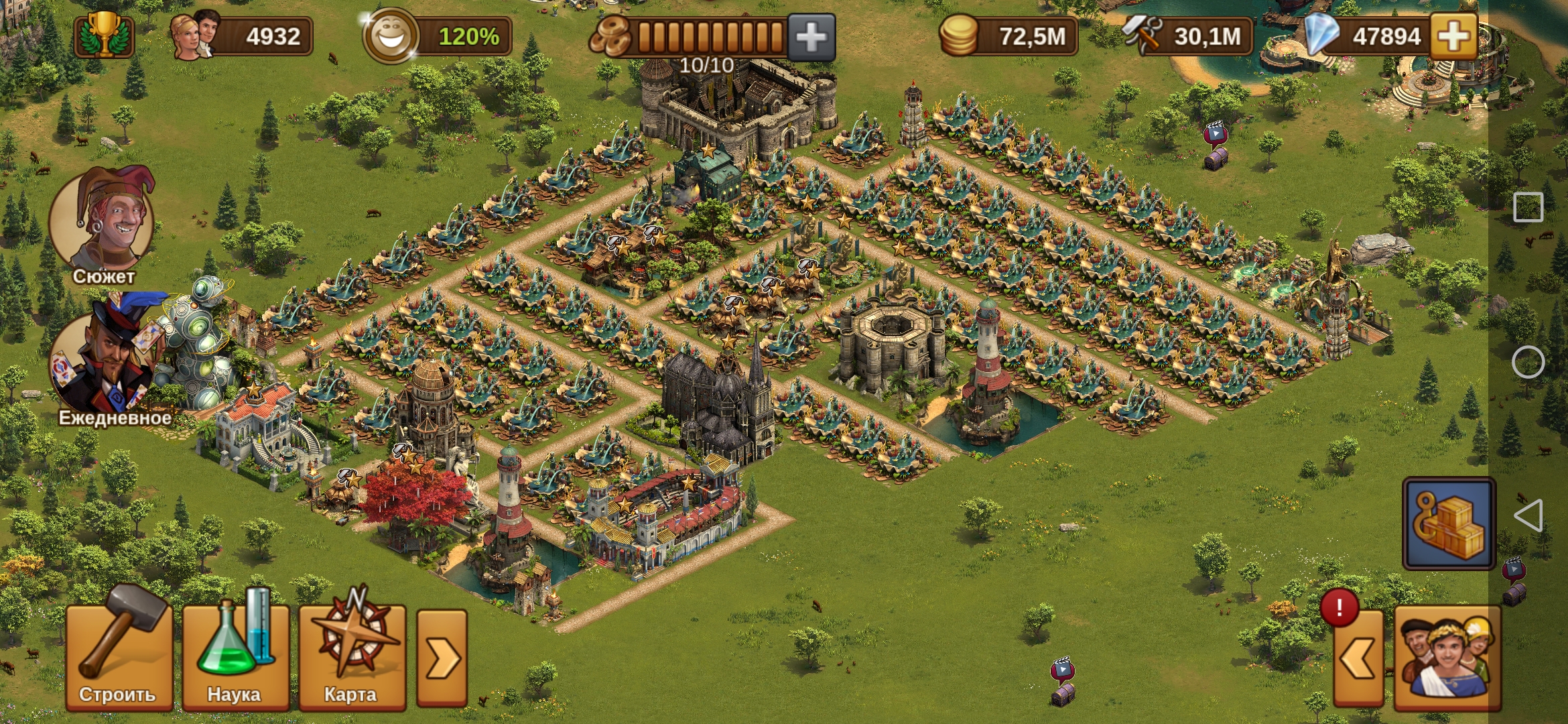Tap the Android home circle button
Screen dimensions: 1568x724
tap(1528, 363)
